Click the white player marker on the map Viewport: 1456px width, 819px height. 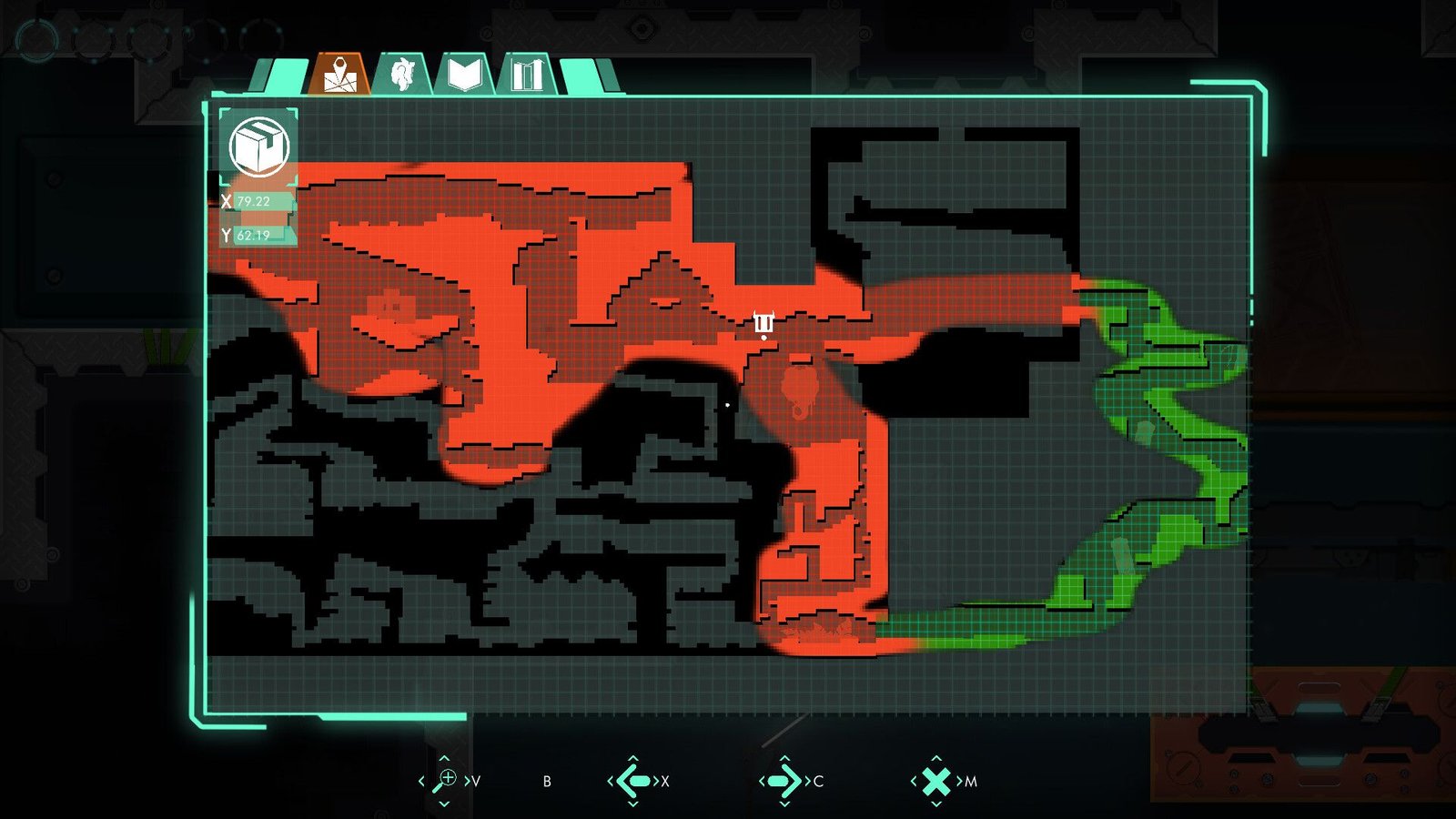tap(763, 323)
